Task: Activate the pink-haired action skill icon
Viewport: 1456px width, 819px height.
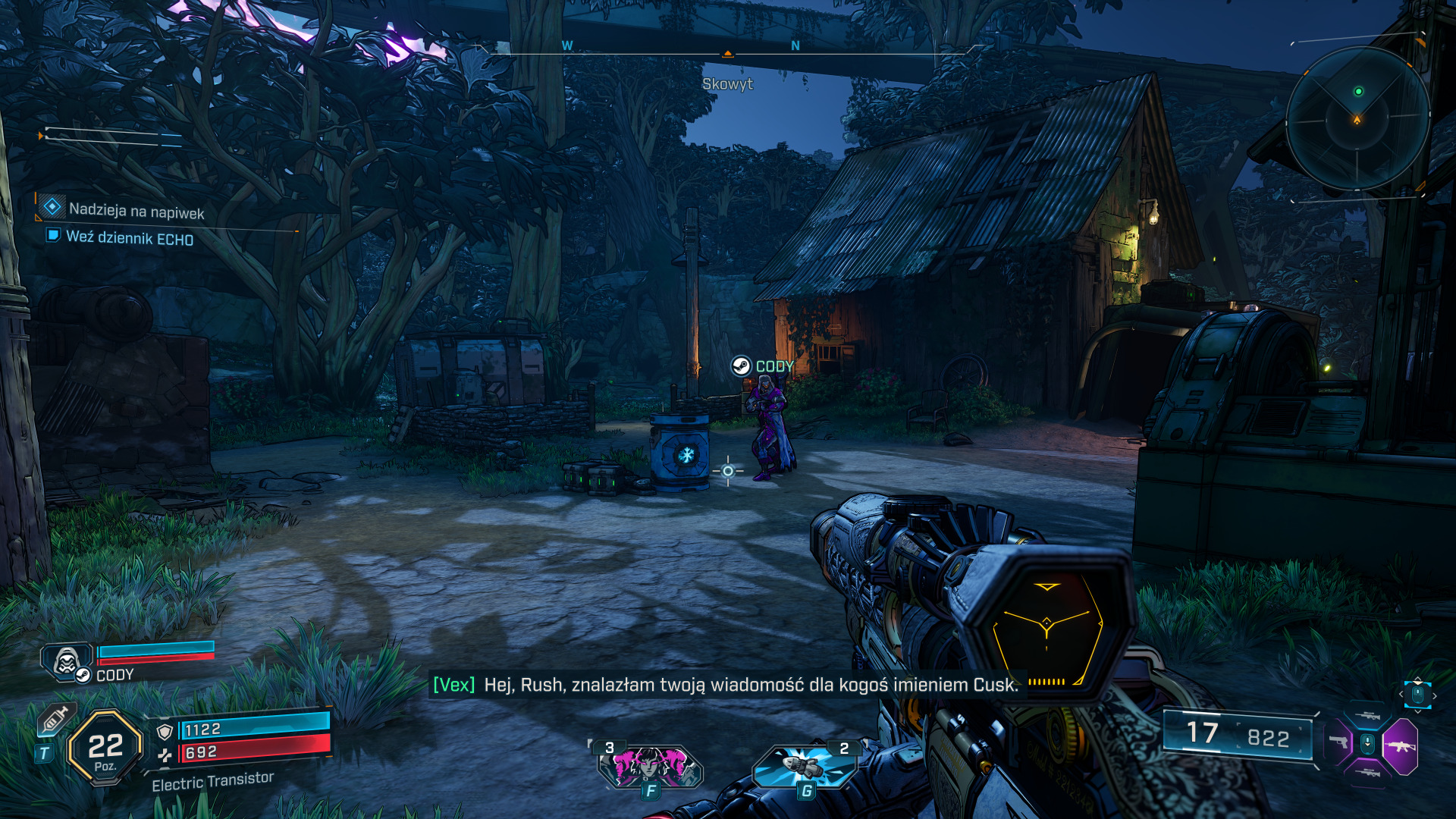Action: pyautogui.click(x=650, y=766)
